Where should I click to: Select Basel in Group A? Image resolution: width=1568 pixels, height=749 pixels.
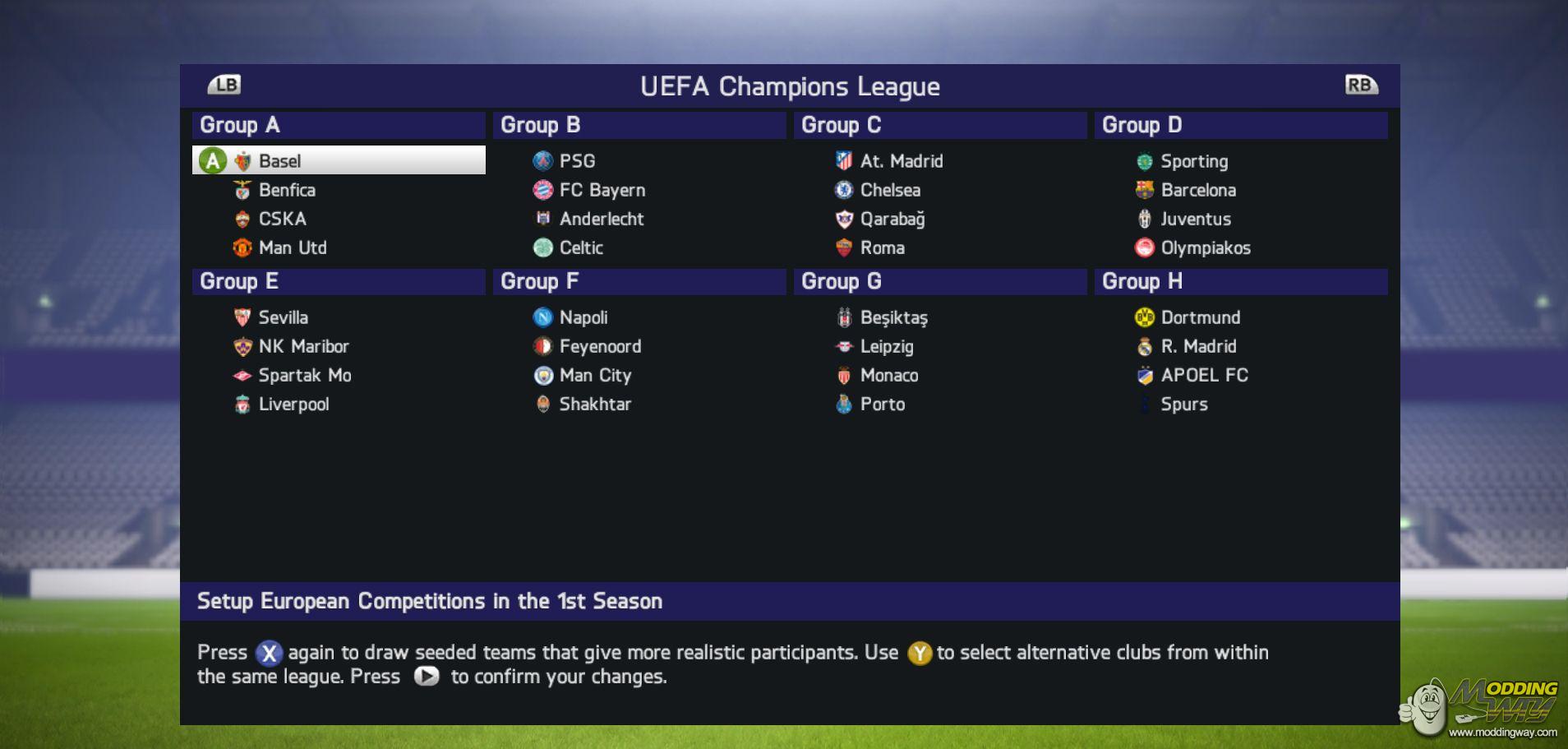279,161
